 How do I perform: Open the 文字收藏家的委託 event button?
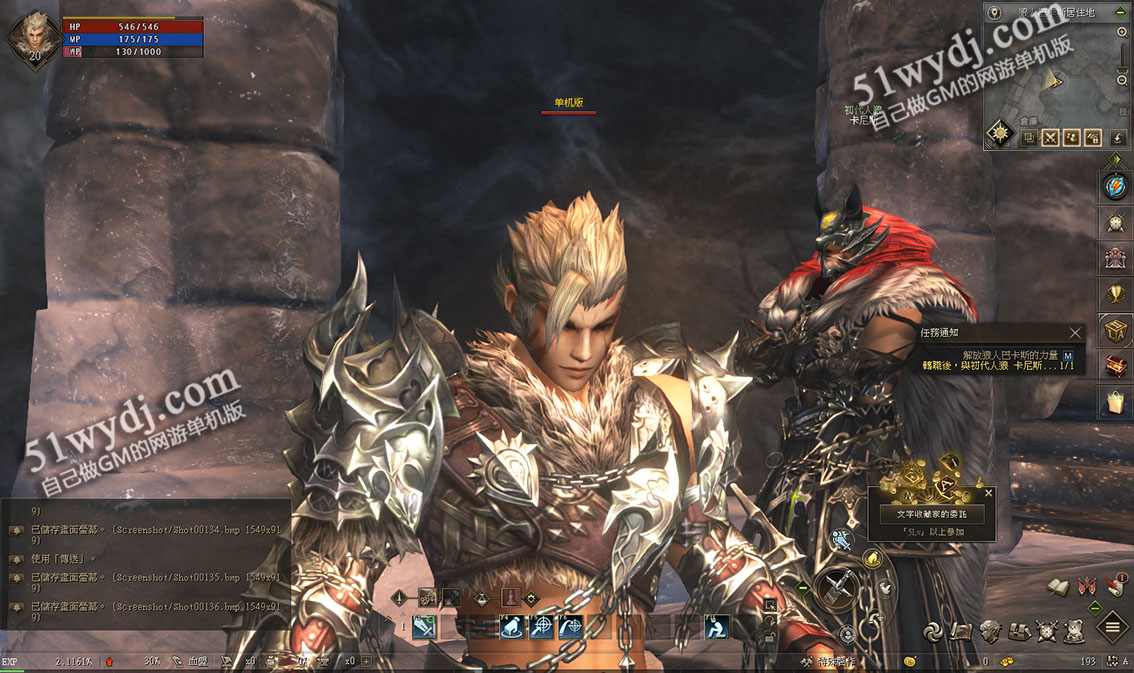click(931, 514)
